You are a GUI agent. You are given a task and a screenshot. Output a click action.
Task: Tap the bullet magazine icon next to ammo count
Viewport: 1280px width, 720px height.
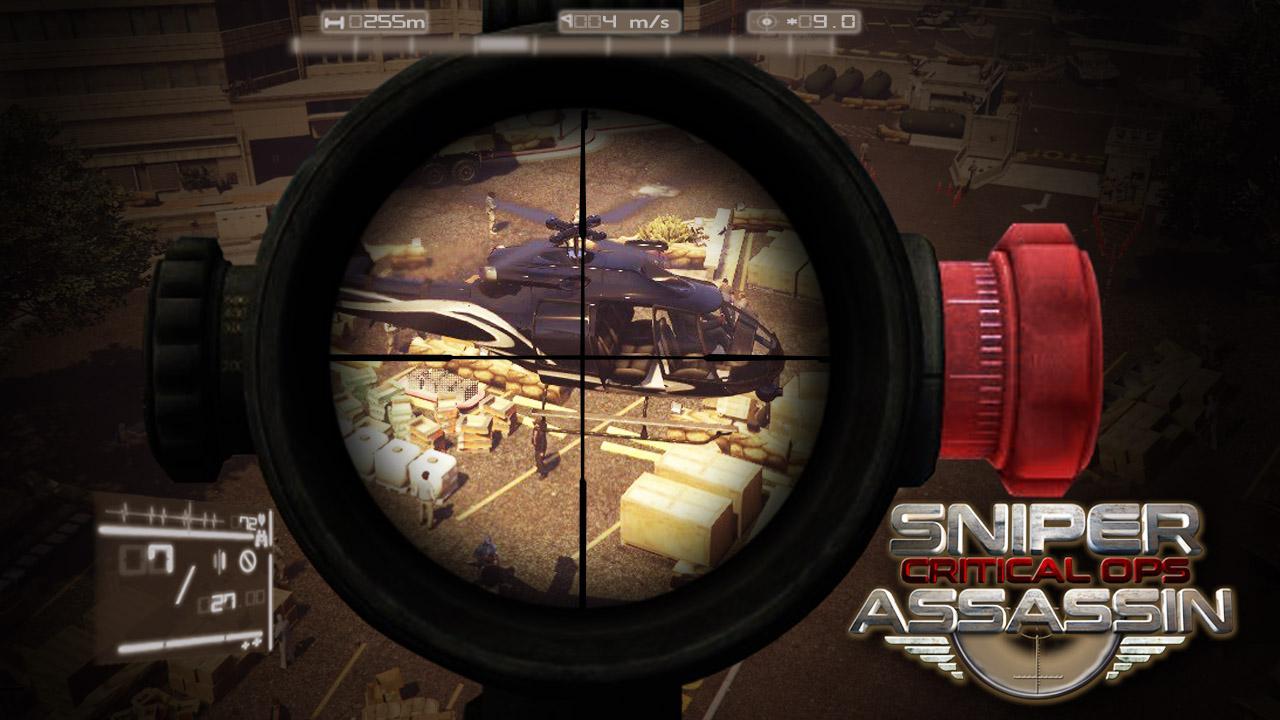tap(221, 560)
